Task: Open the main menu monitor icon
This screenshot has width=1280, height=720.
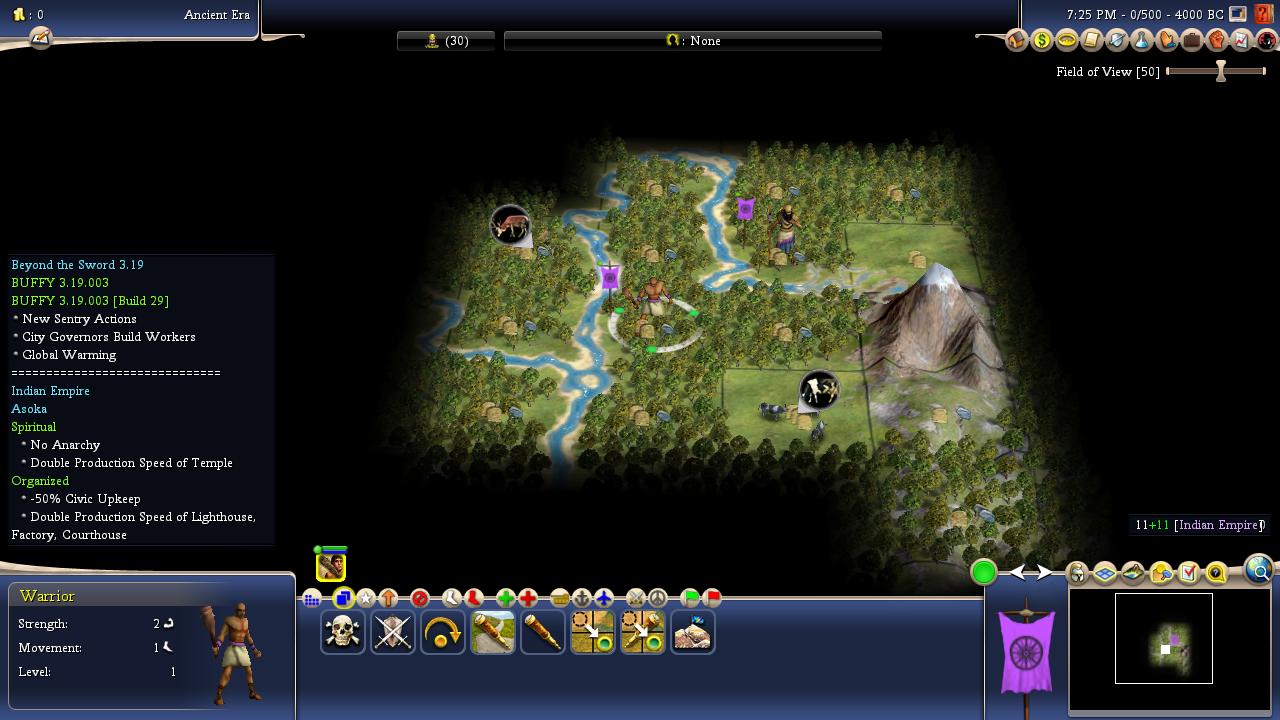Action: coord(1238,14)
